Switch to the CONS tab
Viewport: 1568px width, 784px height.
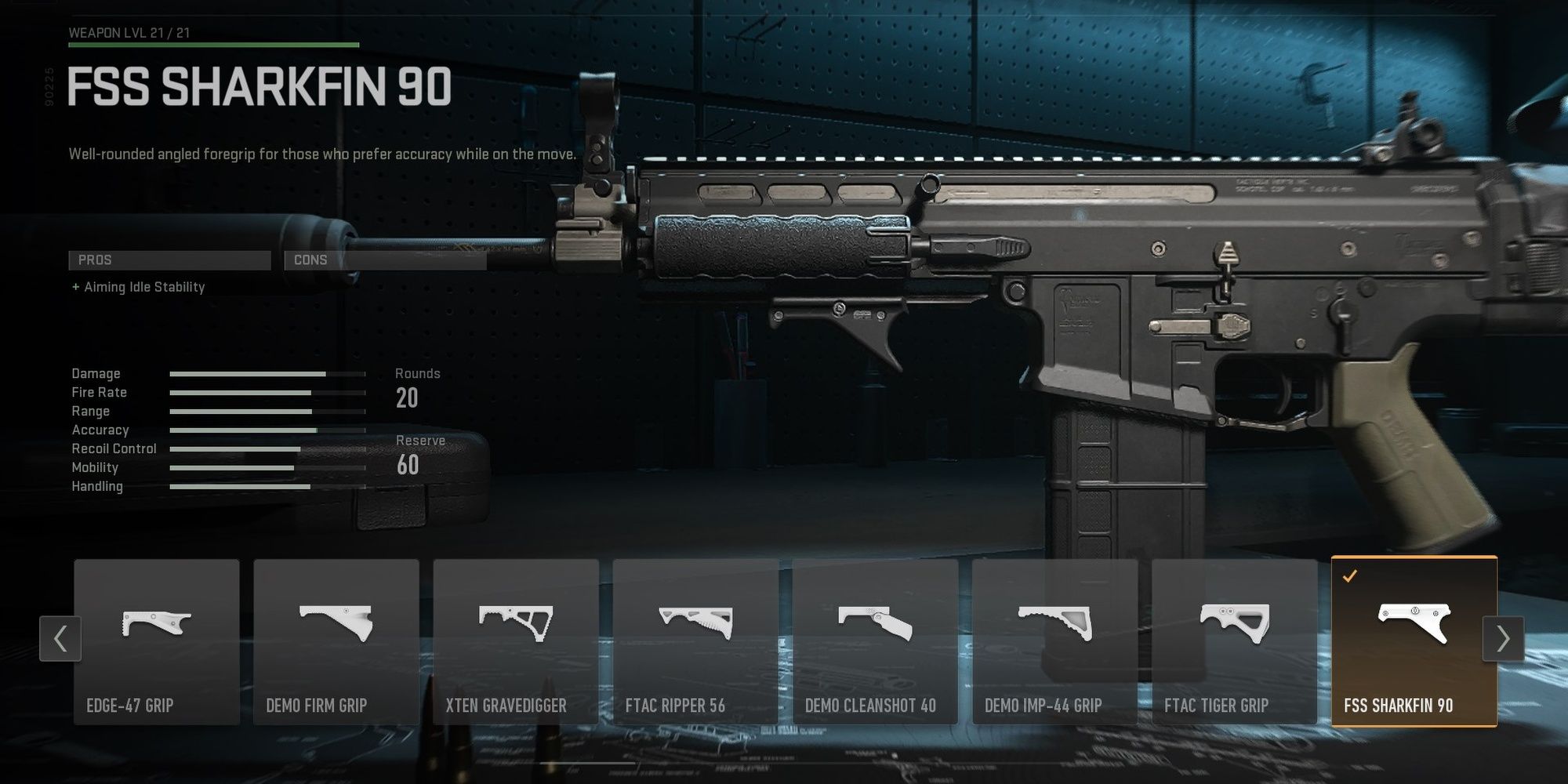[384, 260]
